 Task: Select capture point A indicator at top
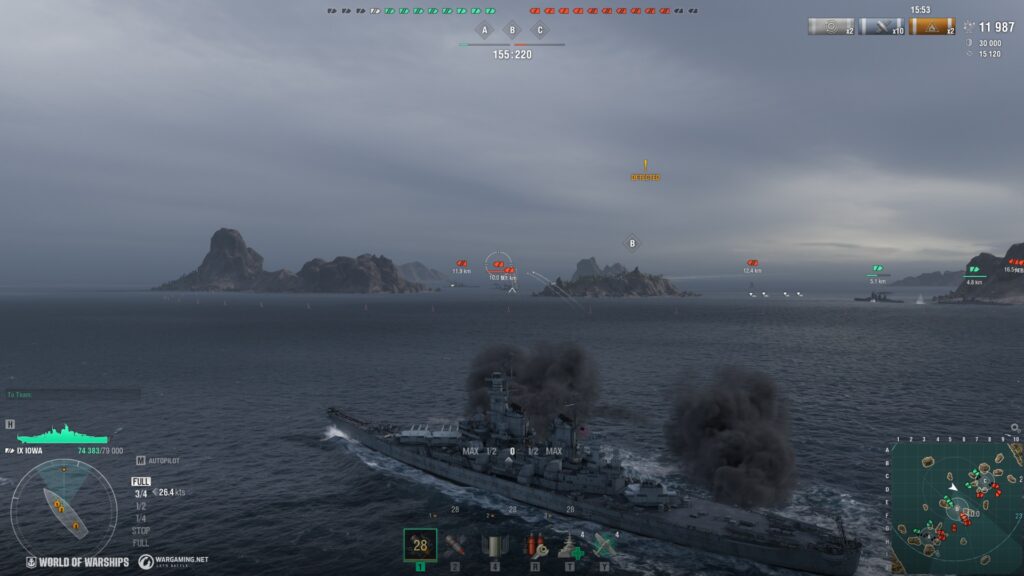pyautogui.click(x=485, y=30)
